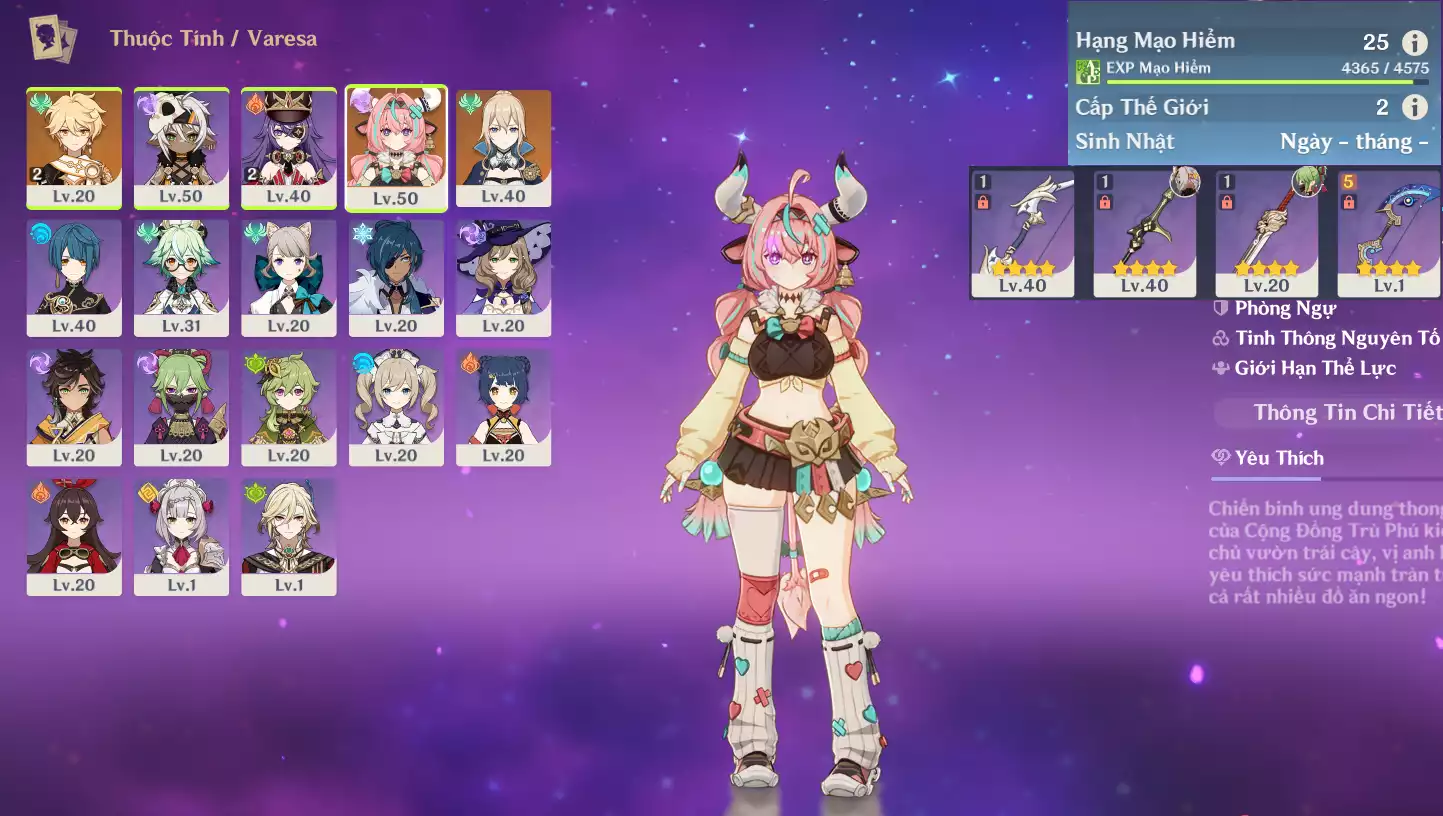
Task: Choose Noelle at Lv.1
Action: 181,536
